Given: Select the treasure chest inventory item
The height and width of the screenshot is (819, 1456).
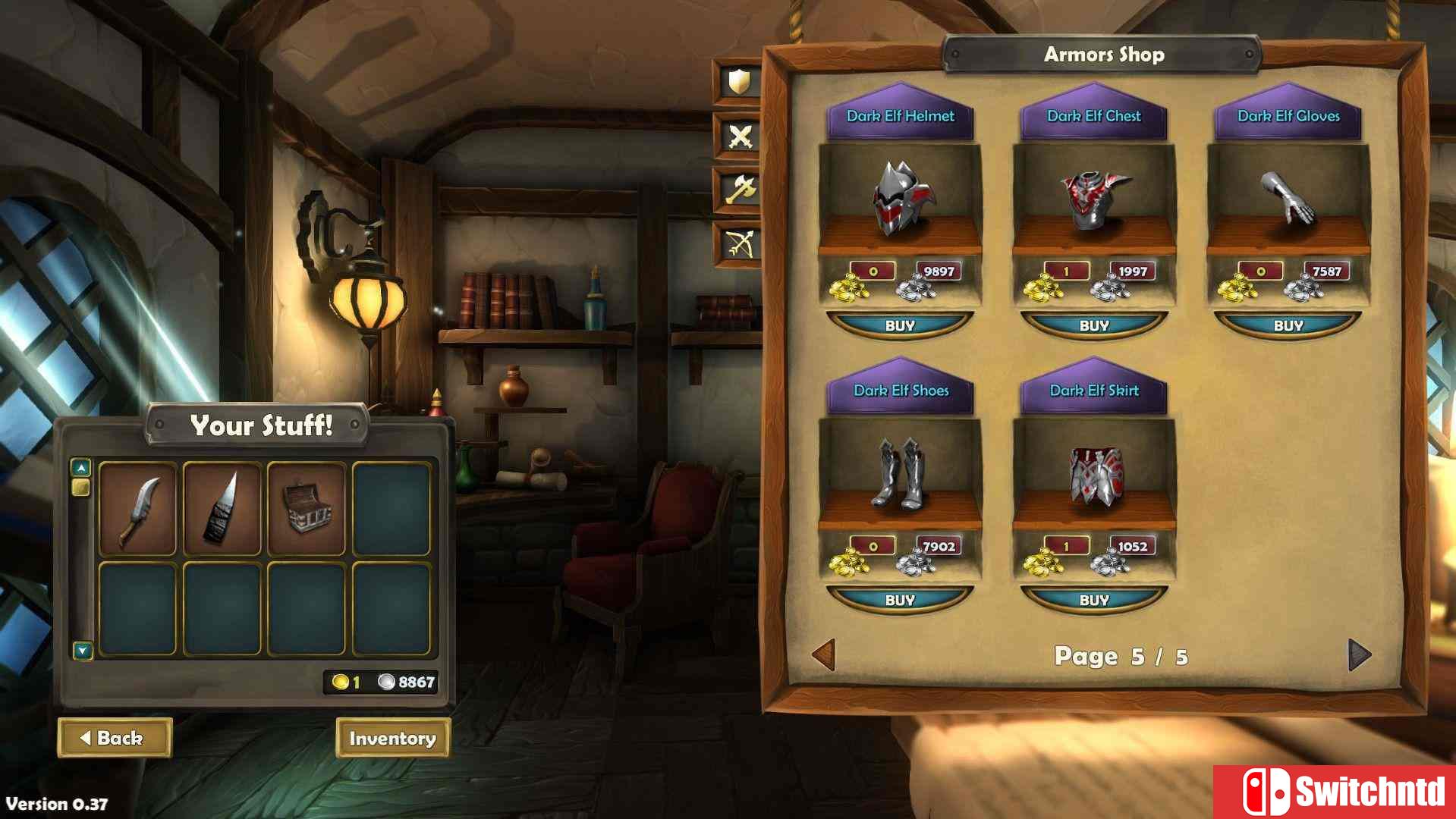Looking at the screenshot, I should pos(307,509).
